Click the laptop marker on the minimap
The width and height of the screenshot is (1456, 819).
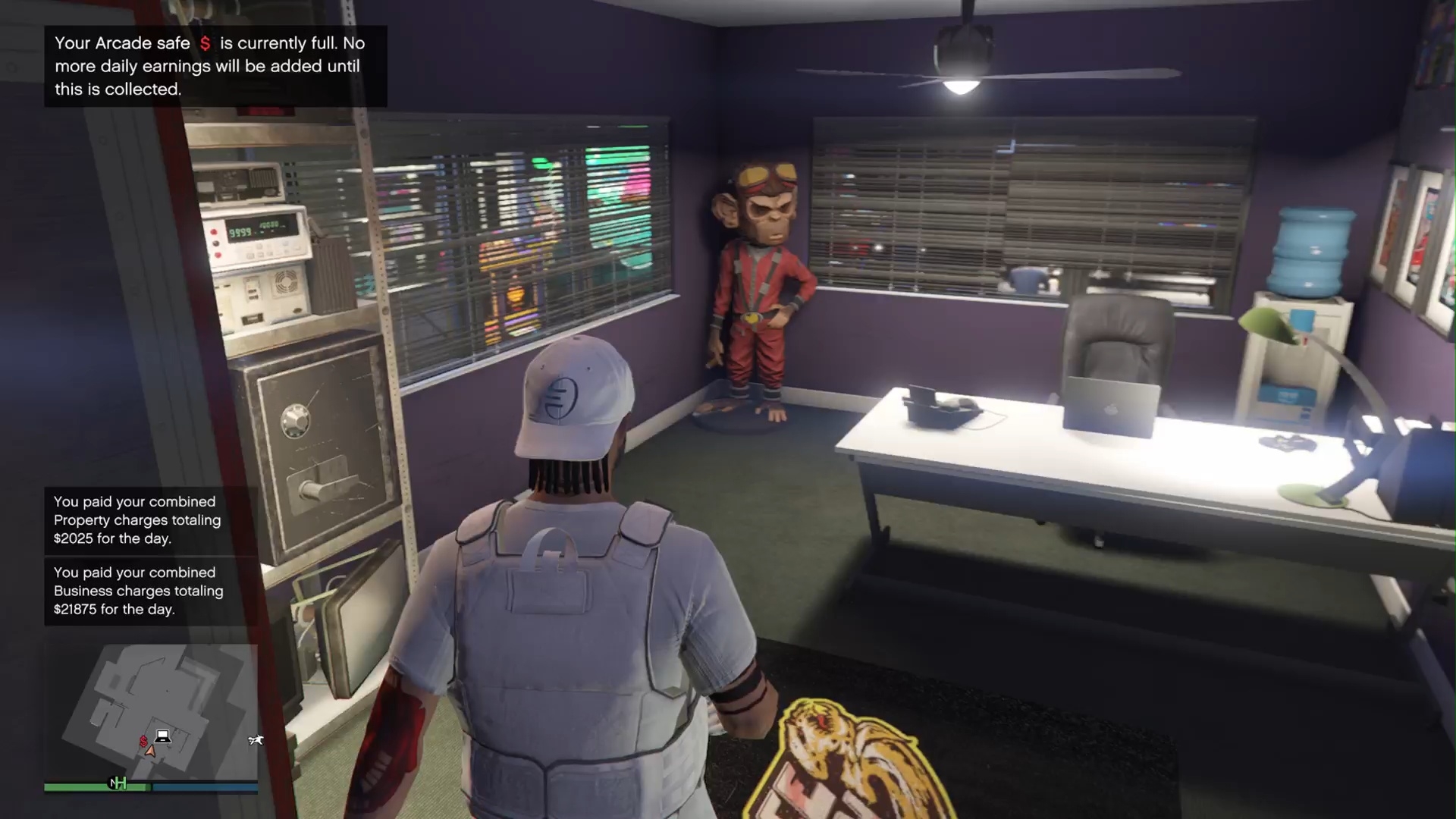[x=162, y=736]
